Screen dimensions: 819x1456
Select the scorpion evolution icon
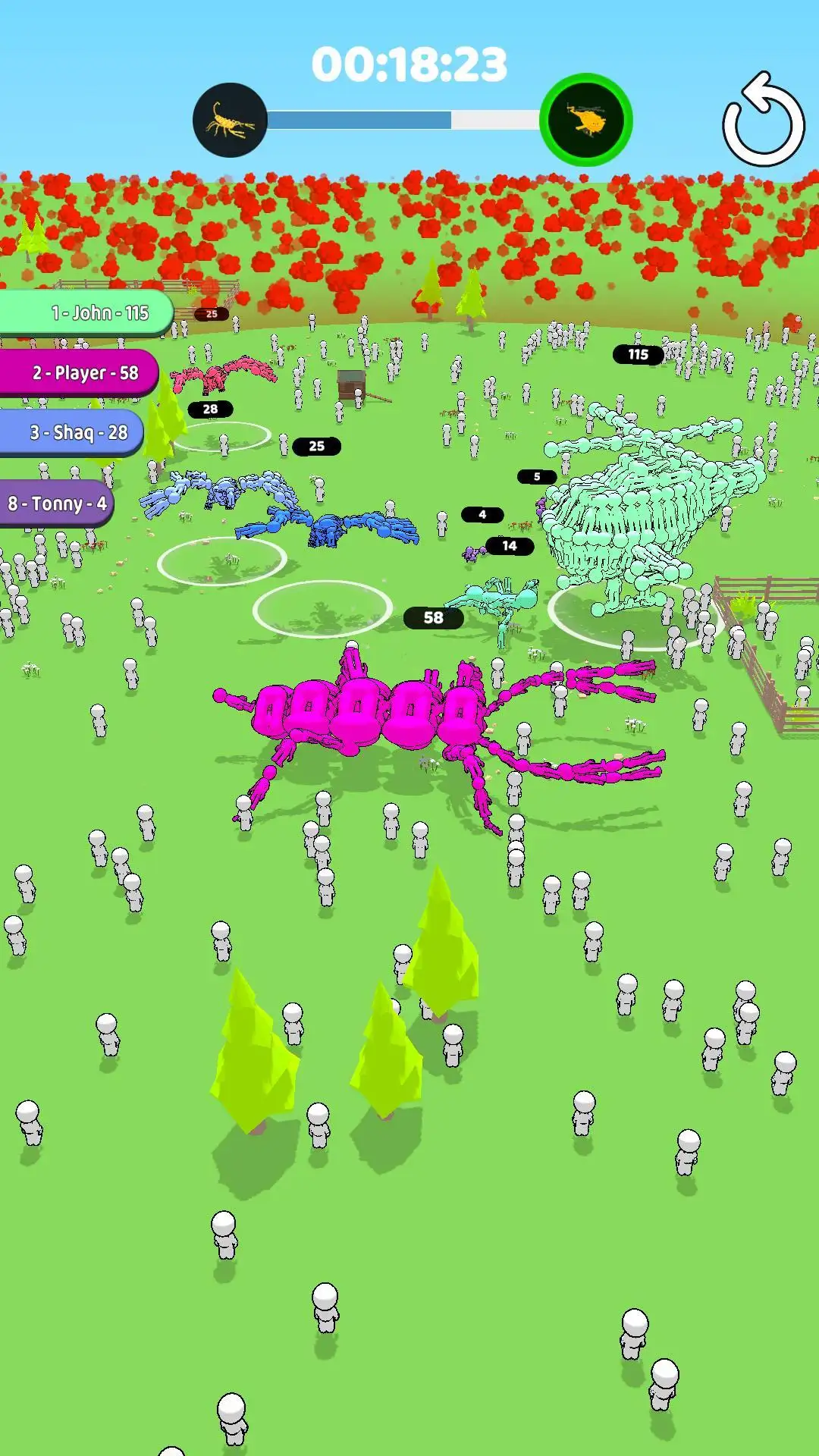(x=230, y=121)
